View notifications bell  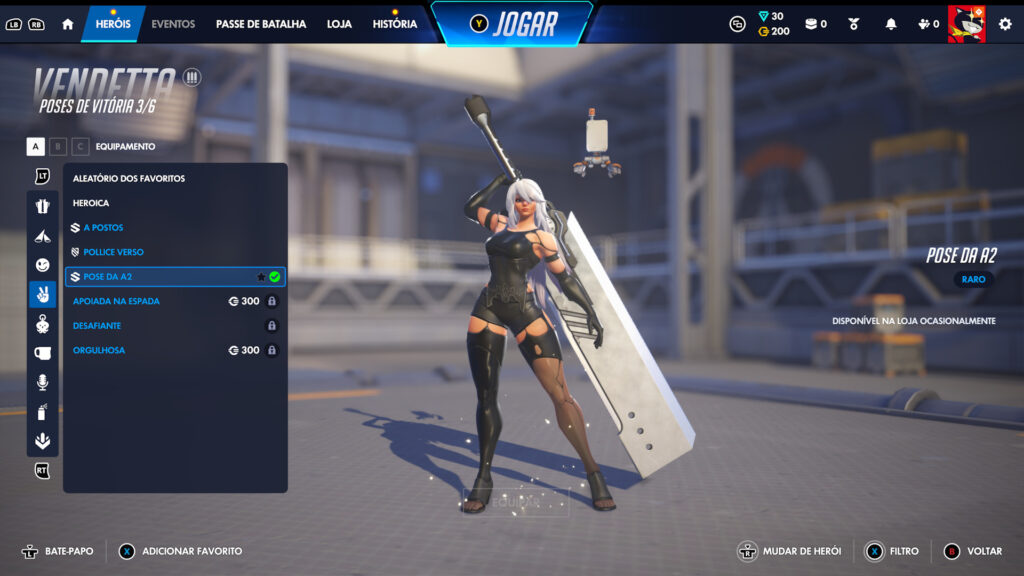click(890, 24)
